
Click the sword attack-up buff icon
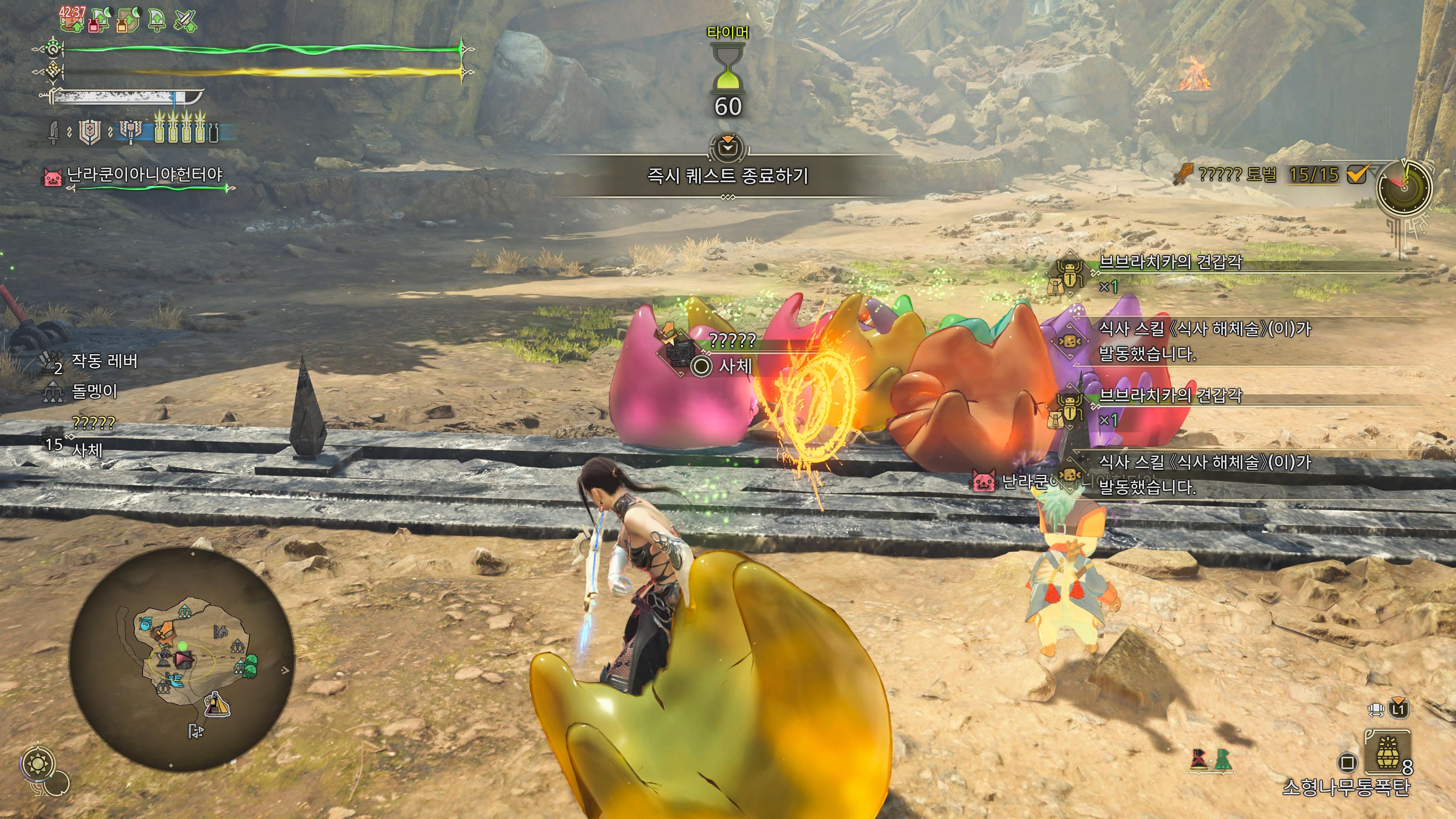185,20
